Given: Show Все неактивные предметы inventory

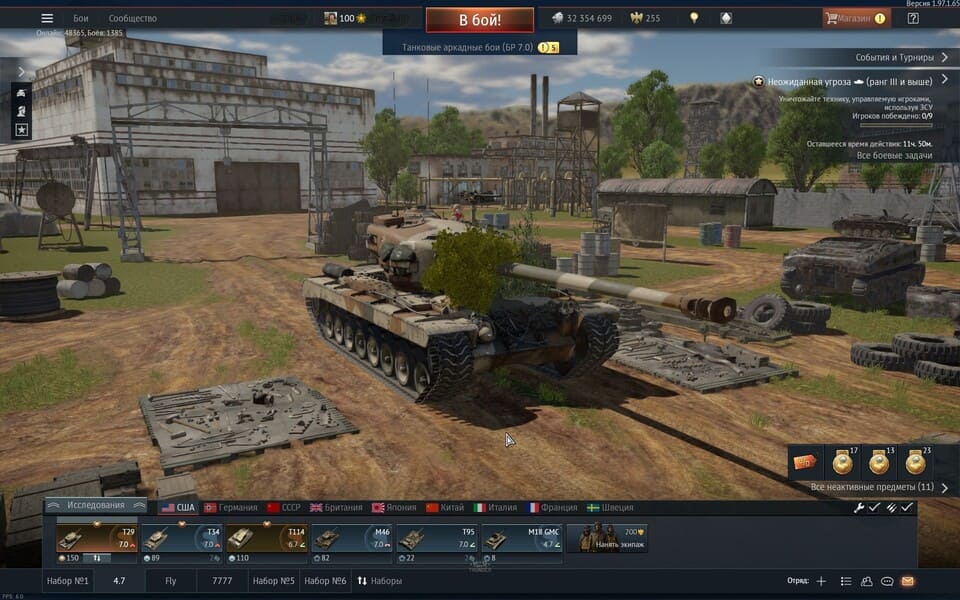Looking at the screenshot, I should [x=873, y=487].
